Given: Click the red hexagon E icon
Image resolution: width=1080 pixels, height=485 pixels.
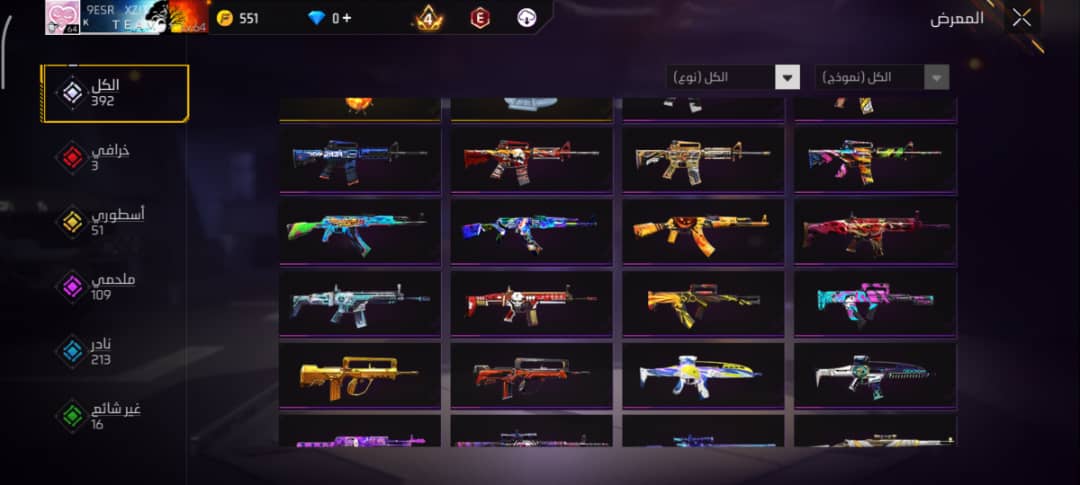Looking at the screenshot, I should [x=480, y=18].
